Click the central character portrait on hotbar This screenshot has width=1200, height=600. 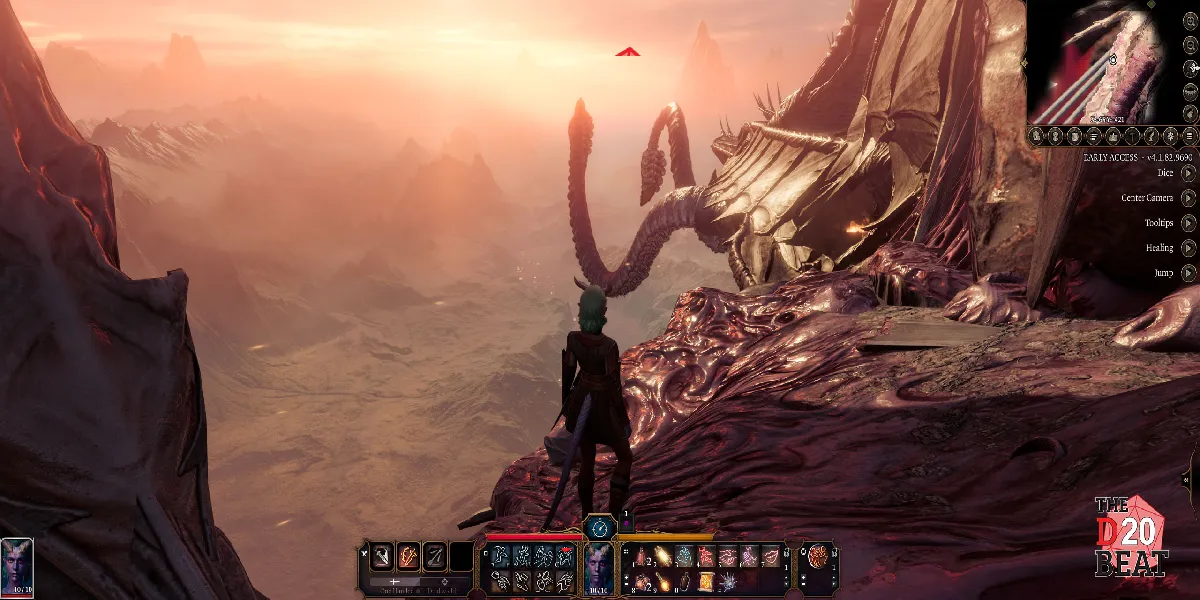coord(598,566)
